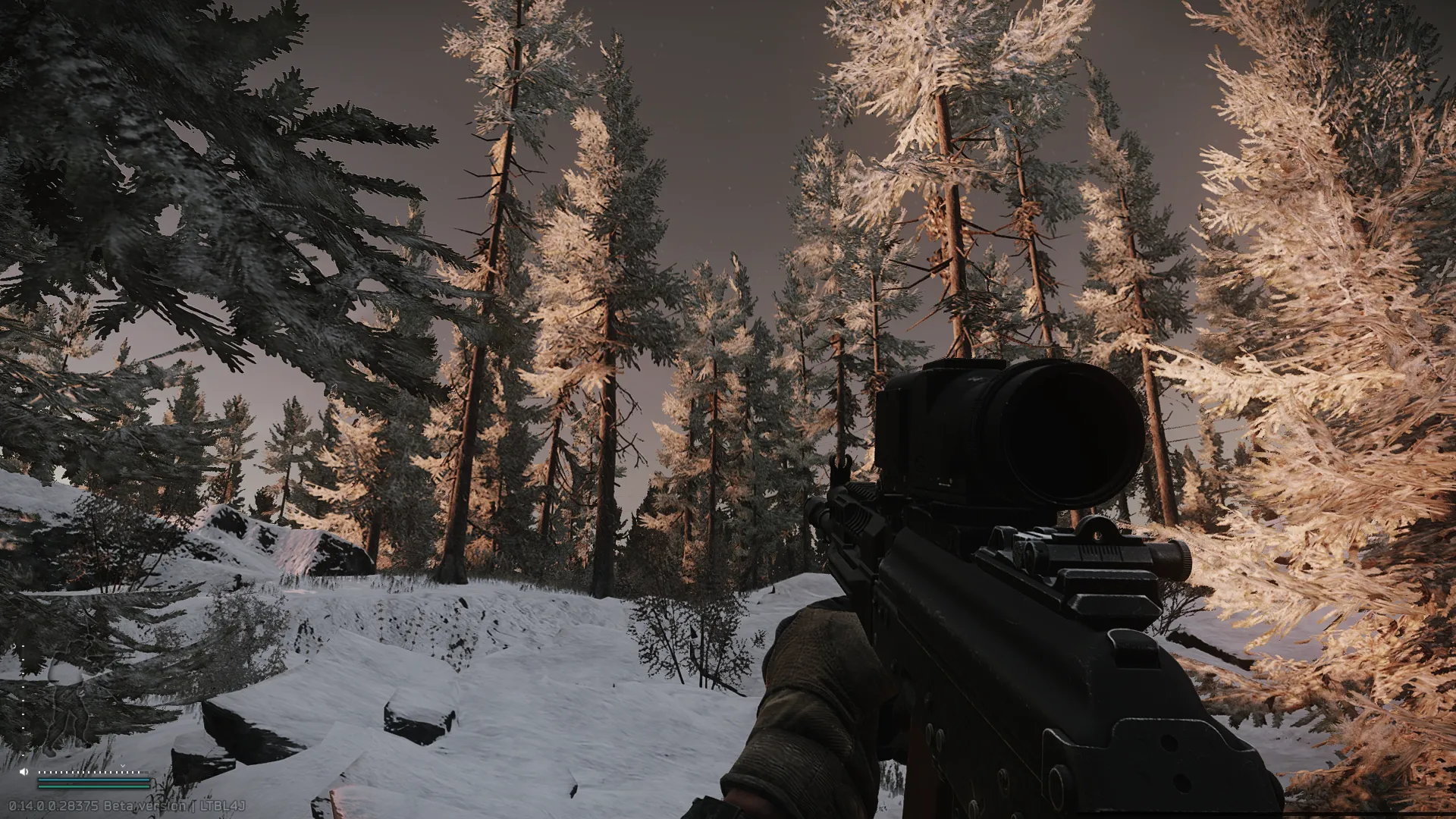Click the green energy bar
The height and width of the screenshot is (819, 1456).
click(x=94, y=786)
